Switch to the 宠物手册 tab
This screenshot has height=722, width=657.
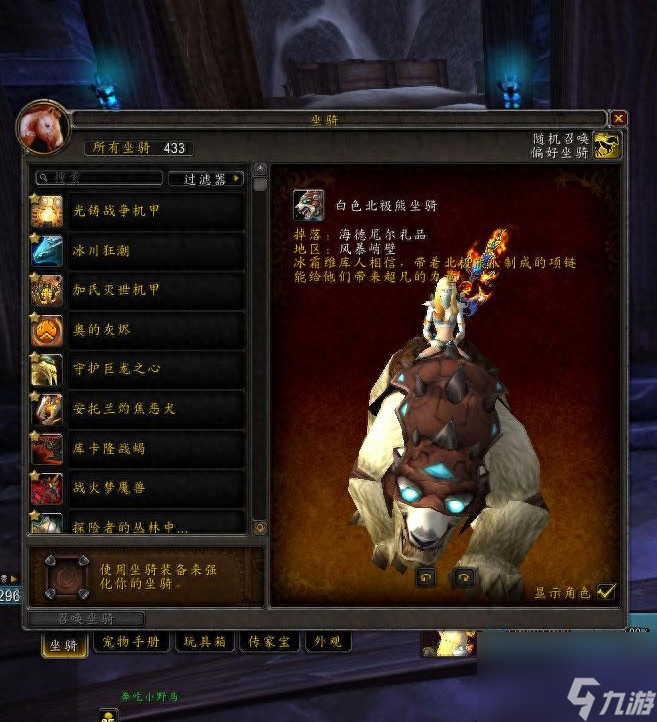134,642
